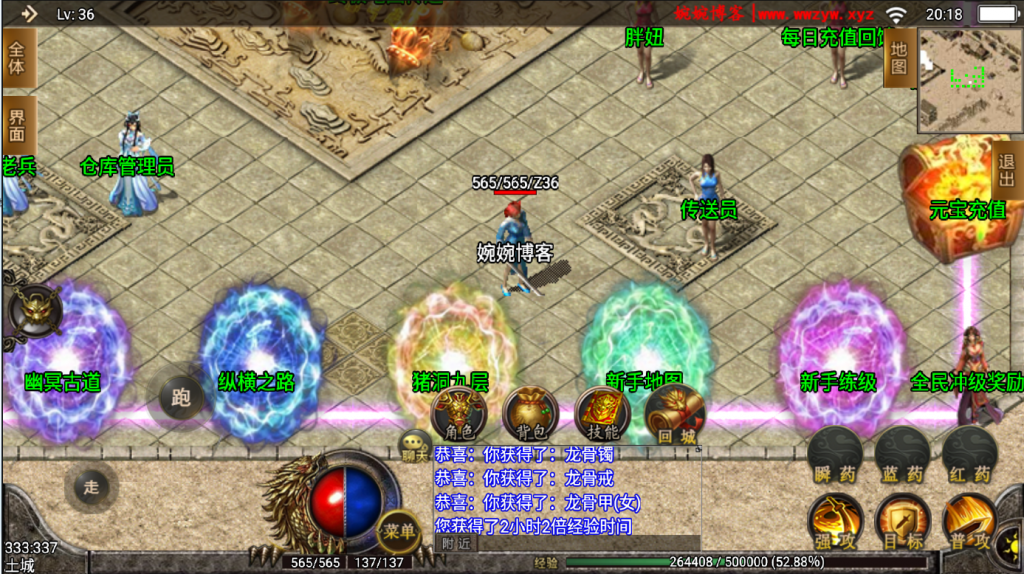Screen dimensions: 1024x574
Task: Use the 回城 return-to-town scroll
Action: pos(674,412)
